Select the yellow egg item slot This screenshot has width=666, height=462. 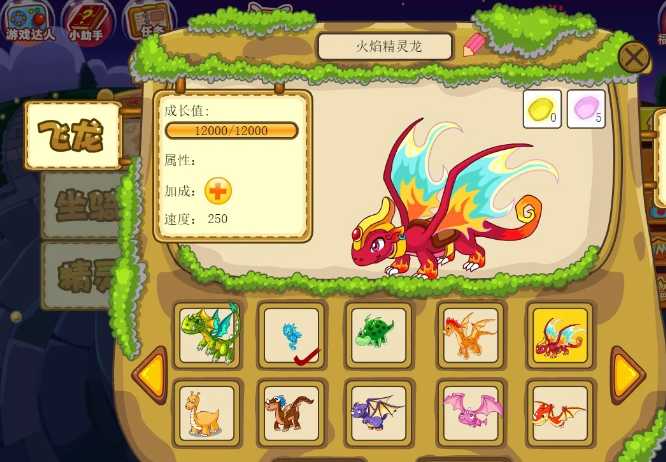click(542, 109)
